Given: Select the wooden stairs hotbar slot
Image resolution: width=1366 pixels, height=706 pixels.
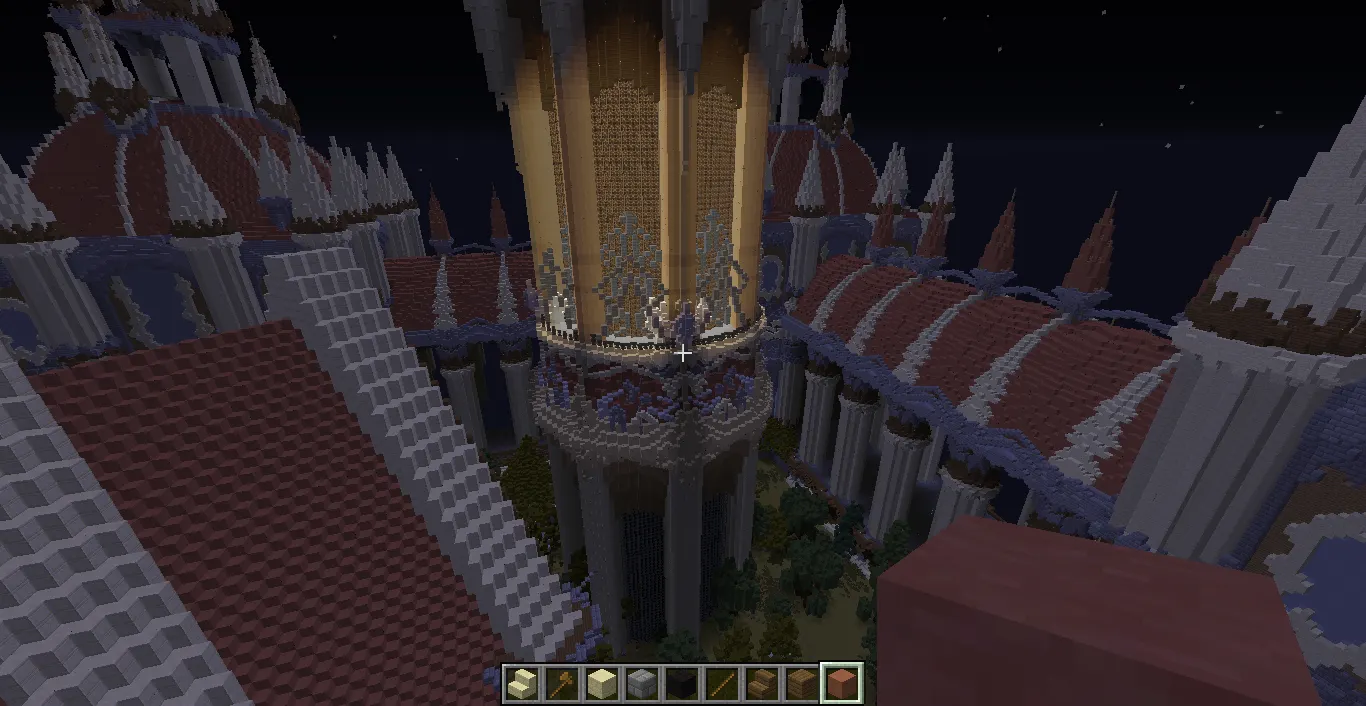Looking at the screenshot, I should (x=762, y=685).
